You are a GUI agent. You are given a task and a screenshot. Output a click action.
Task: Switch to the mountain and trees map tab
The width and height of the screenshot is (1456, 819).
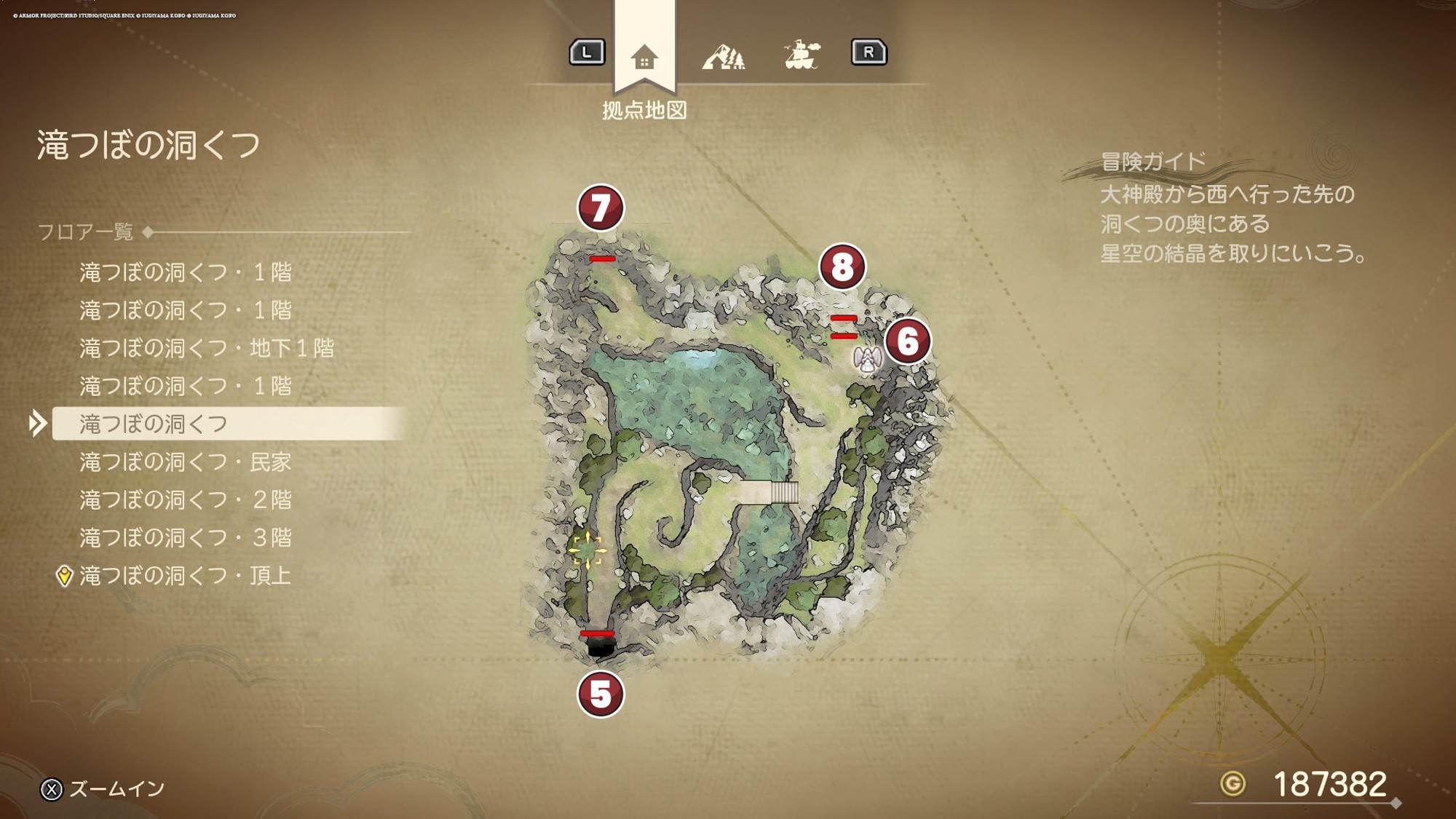[x=723, y=56]
